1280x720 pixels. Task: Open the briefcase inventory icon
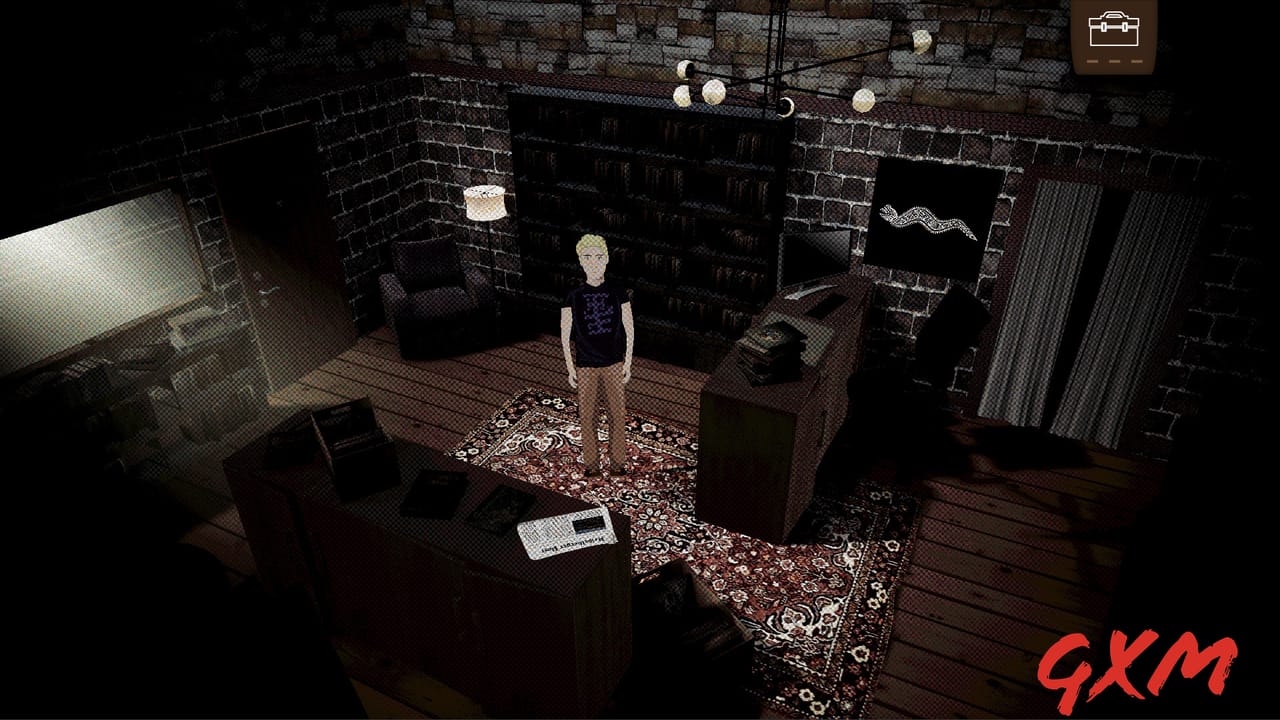tap(1113, 31)
